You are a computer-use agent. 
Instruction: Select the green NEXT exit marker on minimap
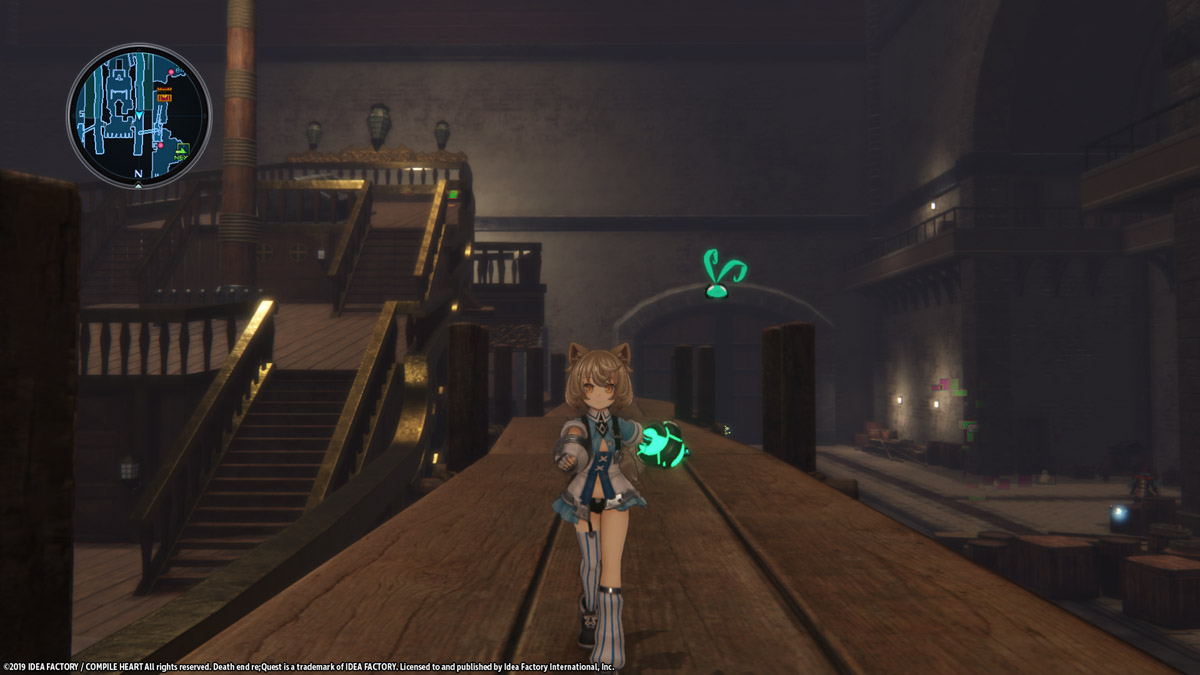(x=181, y=152)
